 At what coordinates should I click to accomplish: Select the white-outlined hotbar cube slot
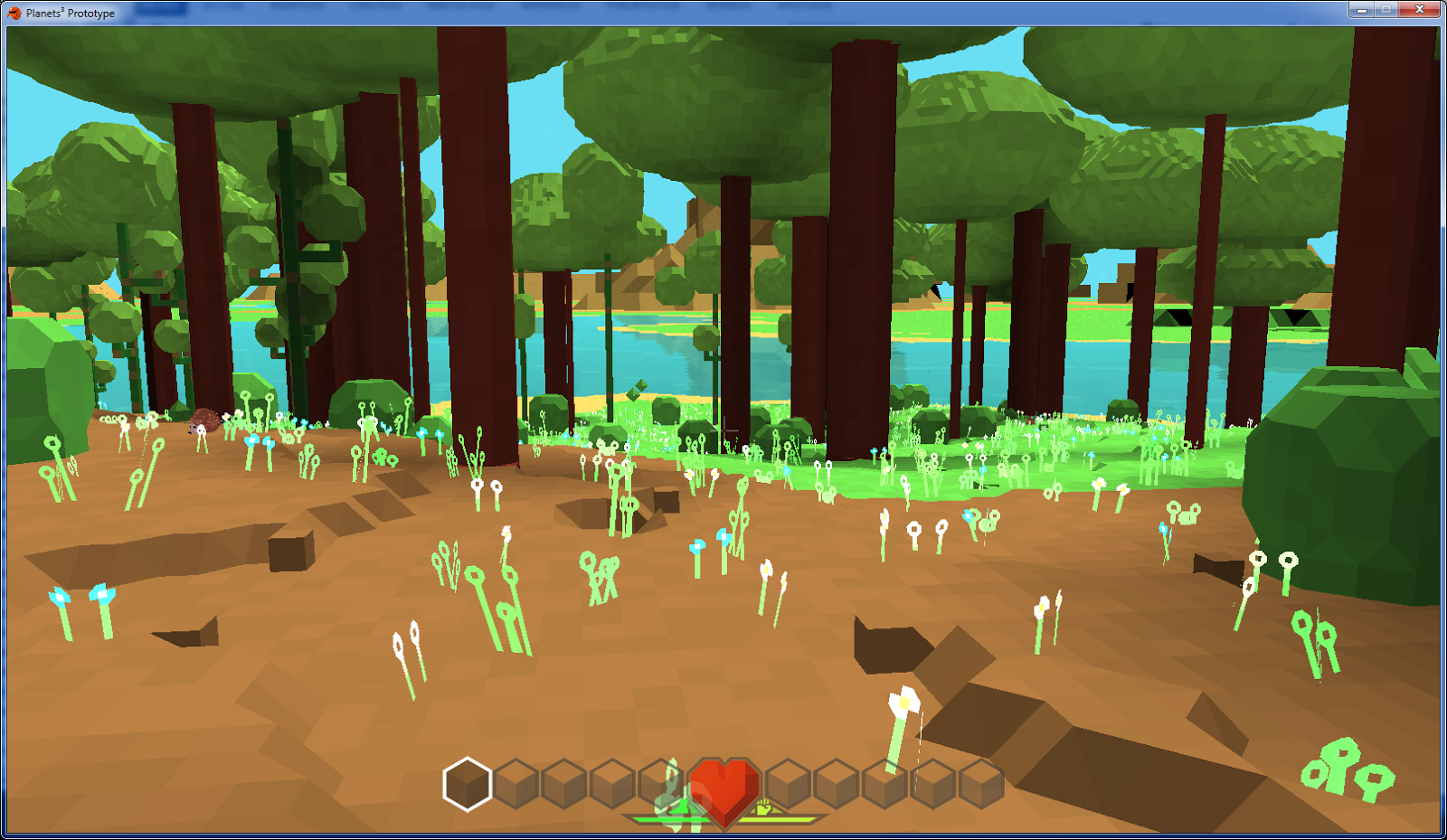pos(468,784)
